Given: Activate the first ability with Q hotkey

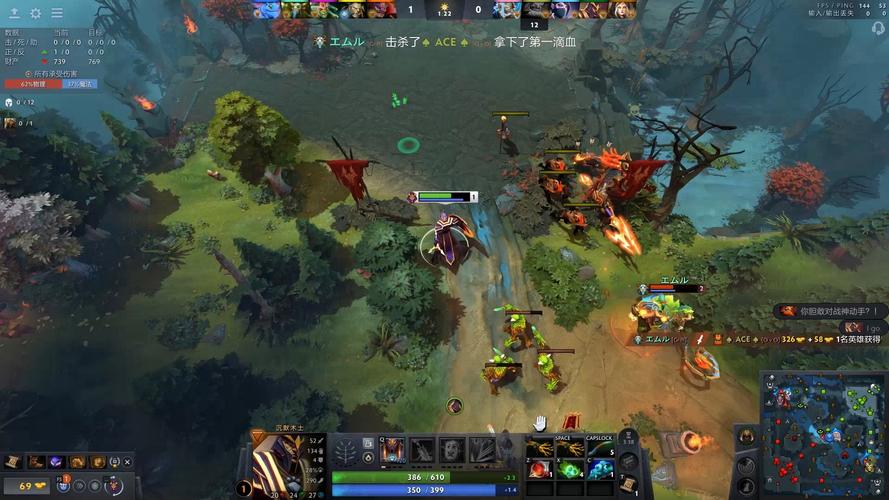Looking at the screenshot, I should pos(392,451).
